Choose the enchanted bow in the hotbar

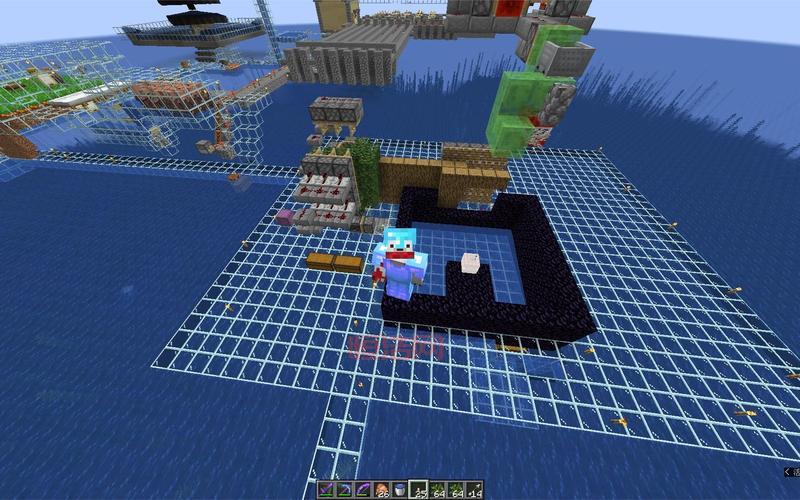pyautogui.click(x=363, y=490)
